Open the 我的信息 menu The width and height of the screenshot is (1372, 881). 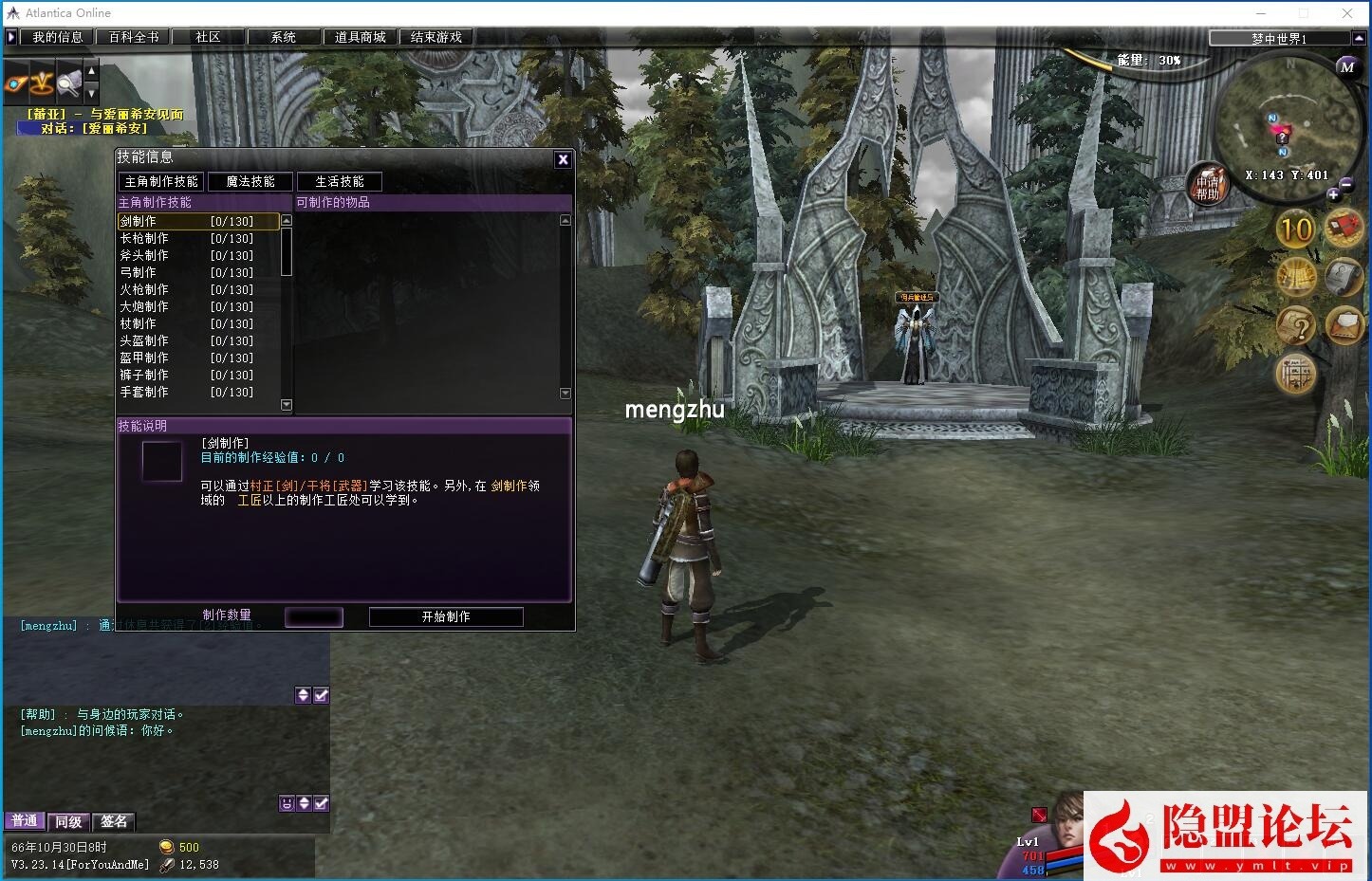pyautogui.click(x=57, y=37)
